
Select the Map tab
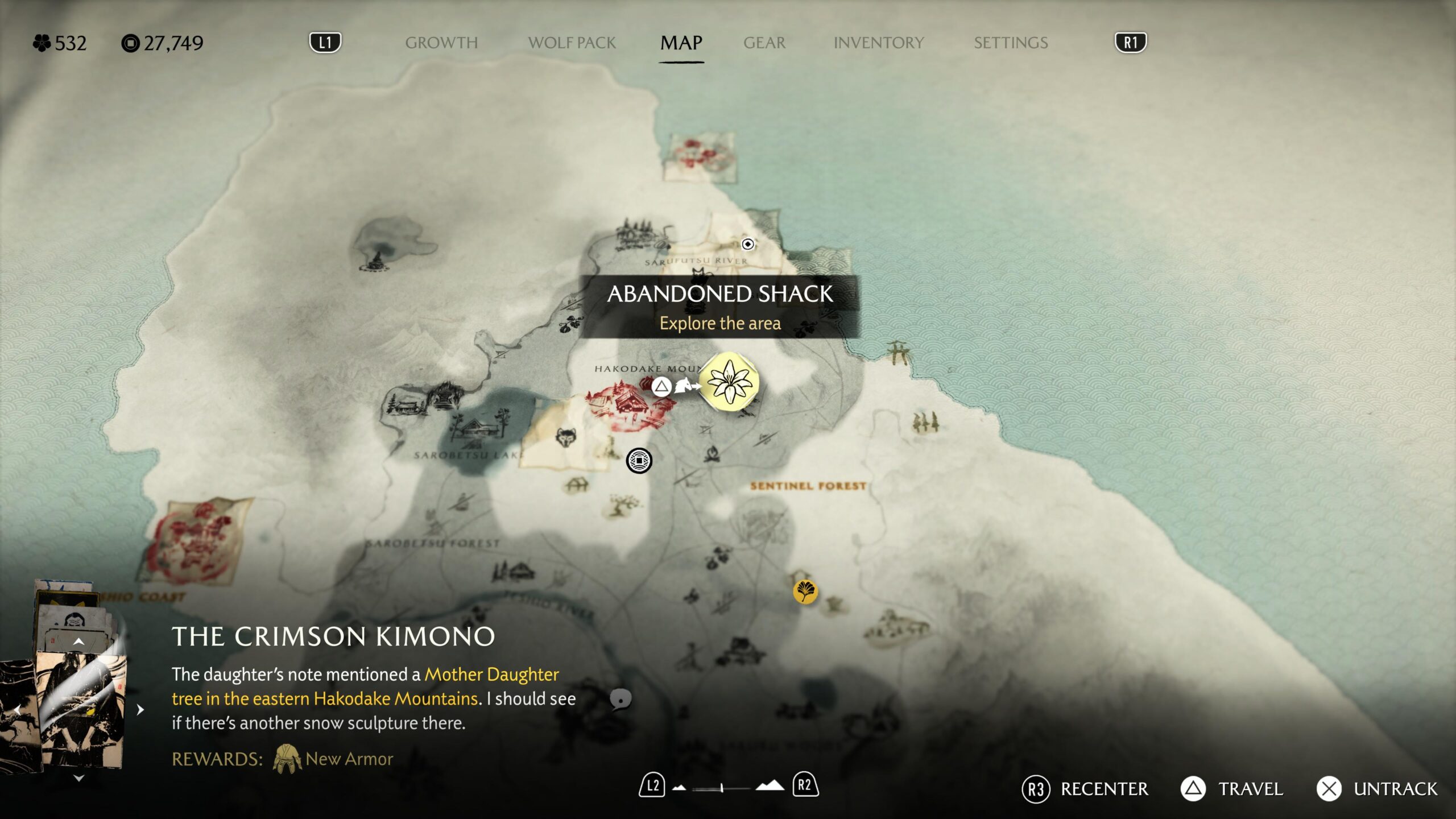pyautogui.click(x=681, y=43)
